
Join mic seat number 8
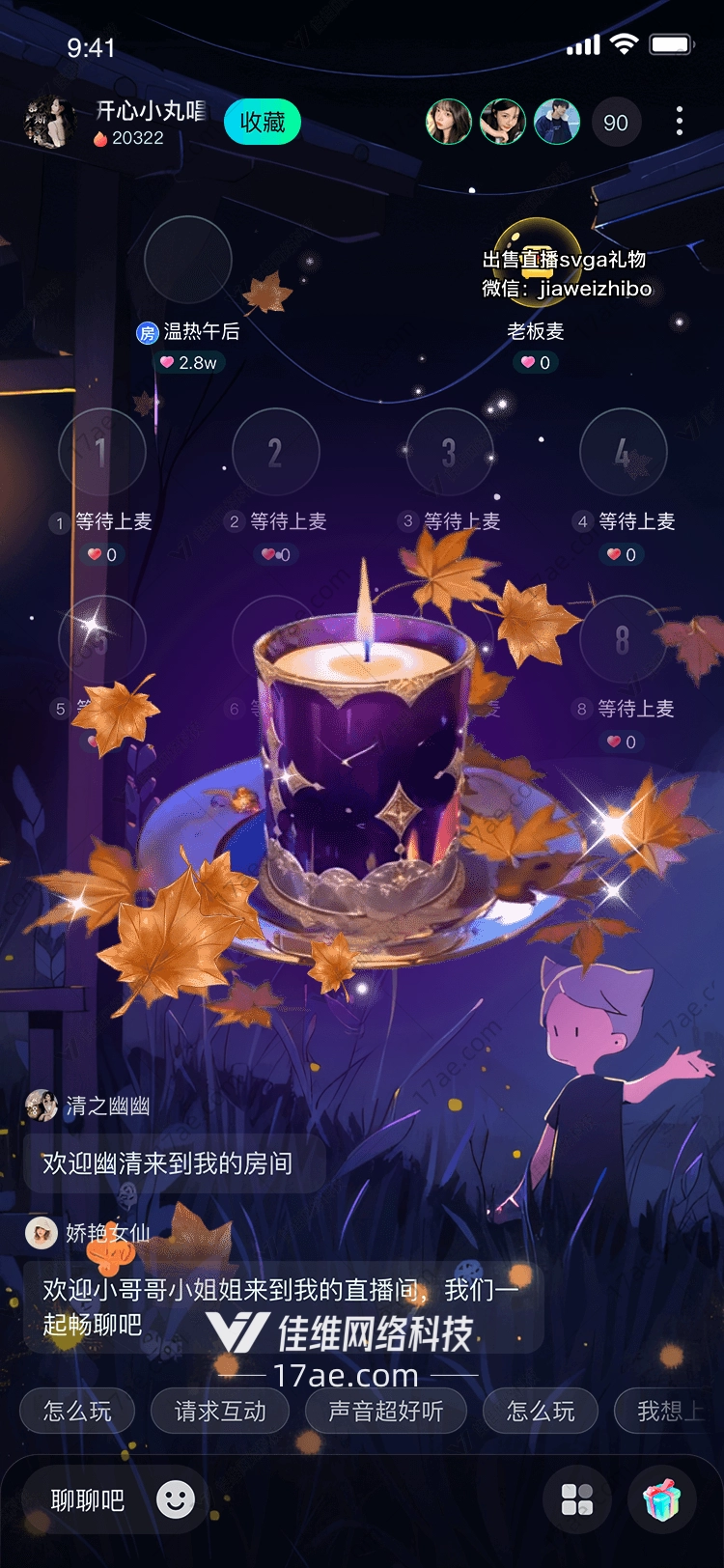click(623, 639)
